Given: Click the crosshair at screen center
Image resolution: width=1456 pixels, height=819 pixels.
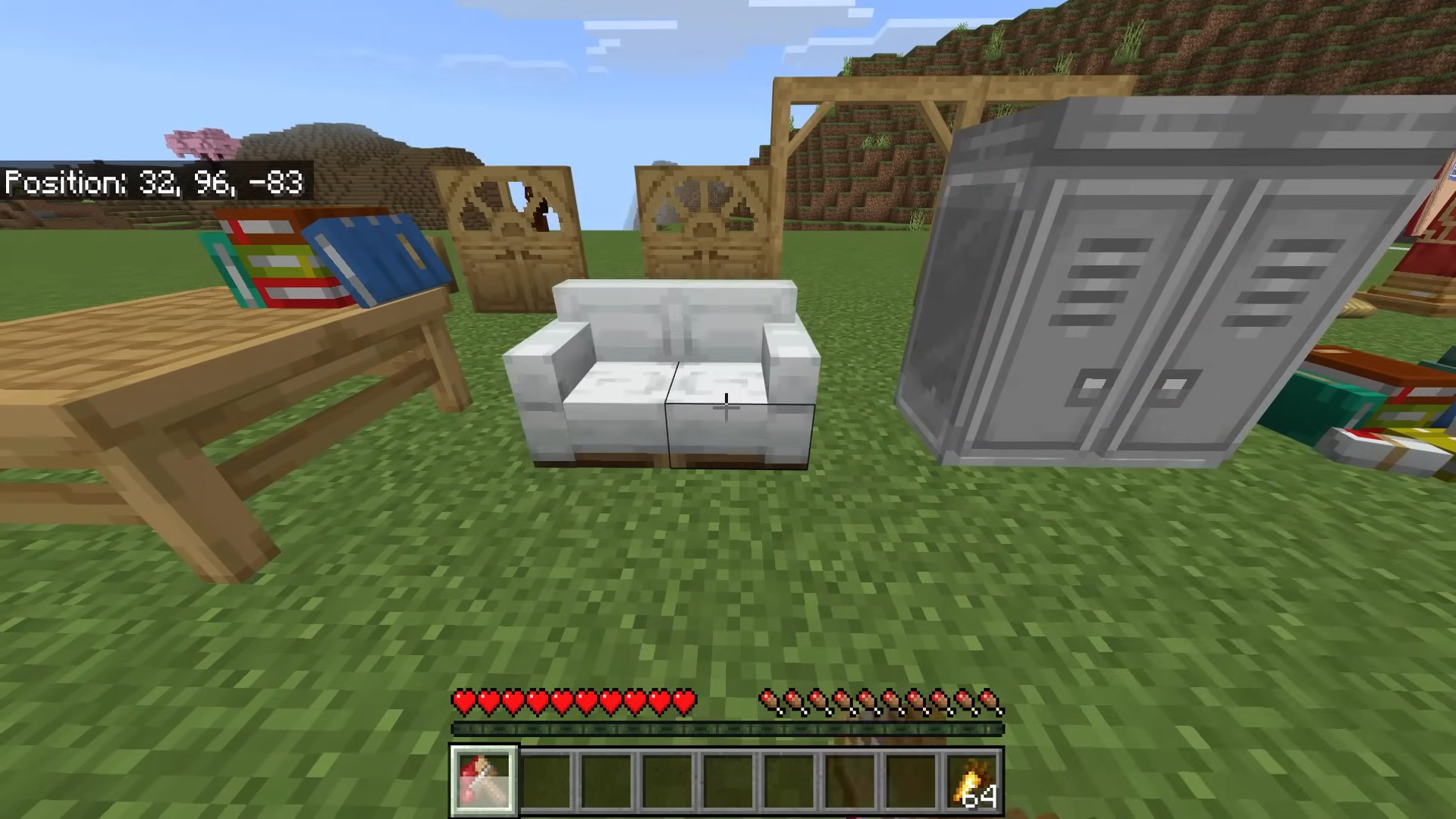Looking at the screenshot, I should [726, 407].
